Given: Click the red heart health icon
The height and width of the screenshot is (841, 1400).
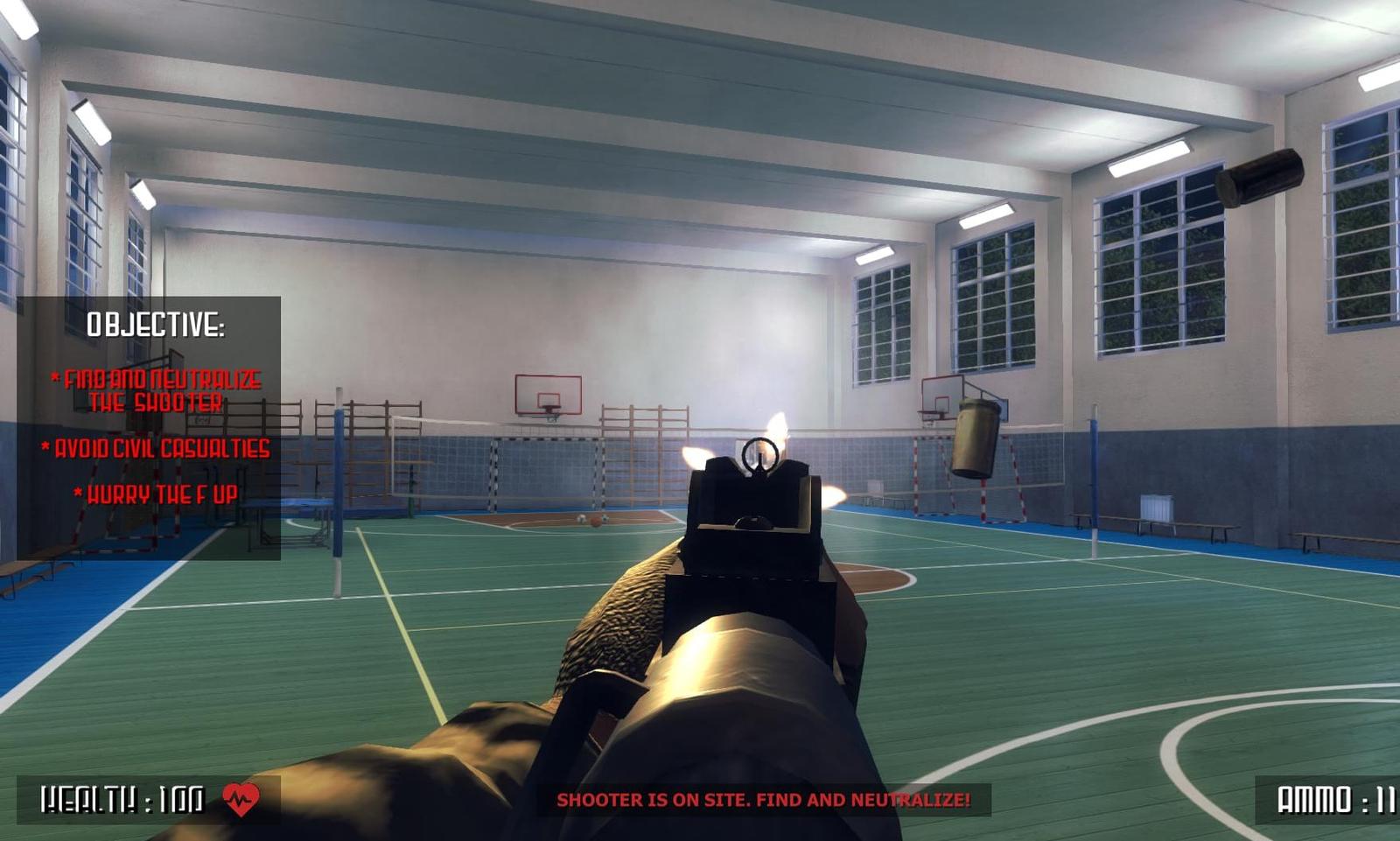Looking at the screenshot, I should point(239,798).
